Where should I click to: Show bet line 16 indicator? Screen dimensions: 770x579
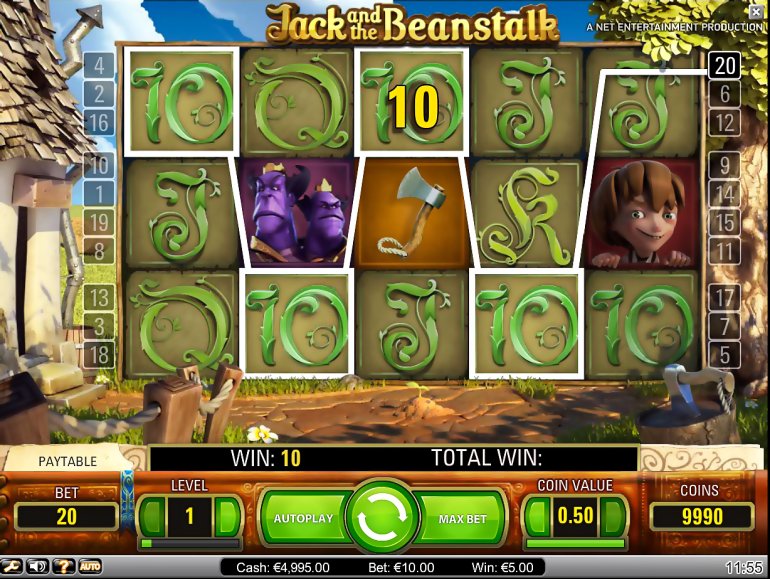point(99,123)
